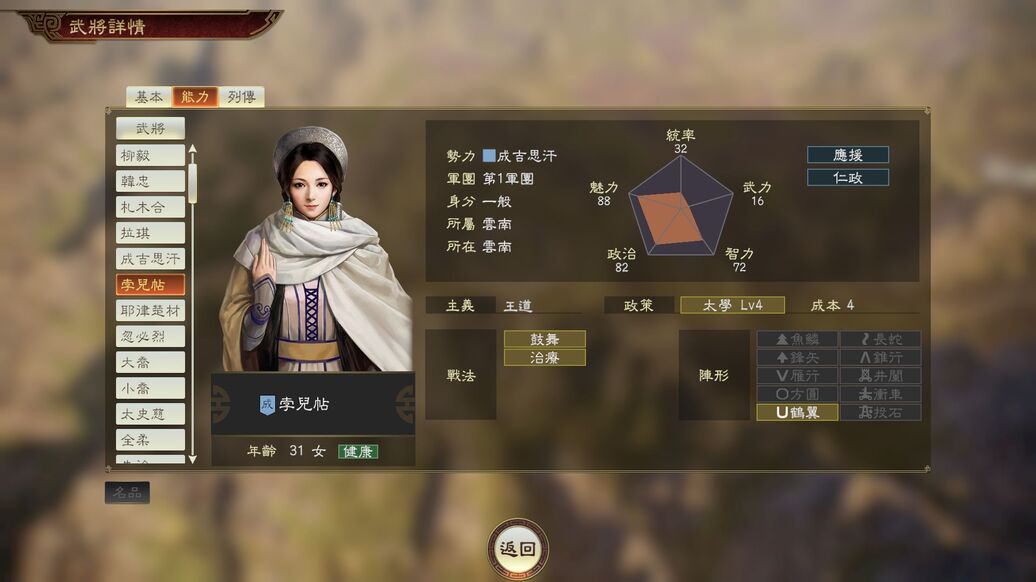
Task: Click the 應援 trait label
Action: pos(848,155)
